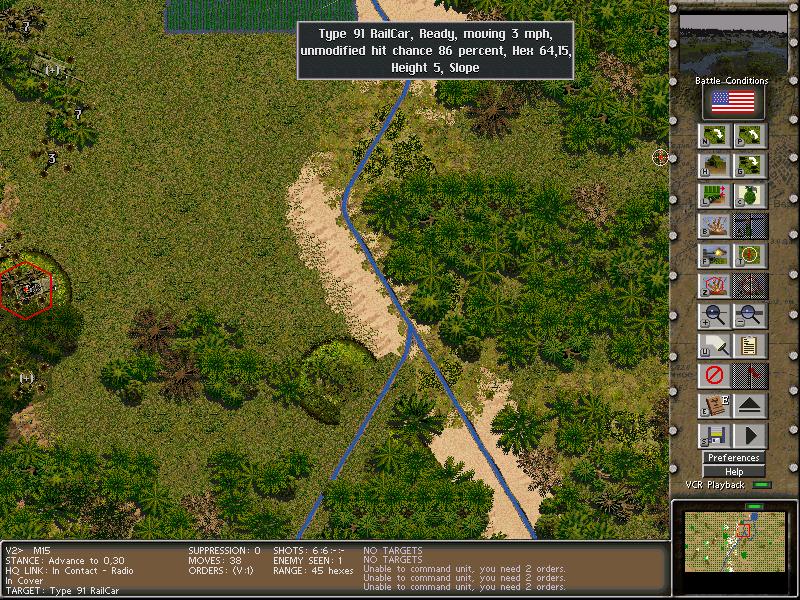Open the Preferences menu
Screen dimensions: 800x600
[733, 458]
